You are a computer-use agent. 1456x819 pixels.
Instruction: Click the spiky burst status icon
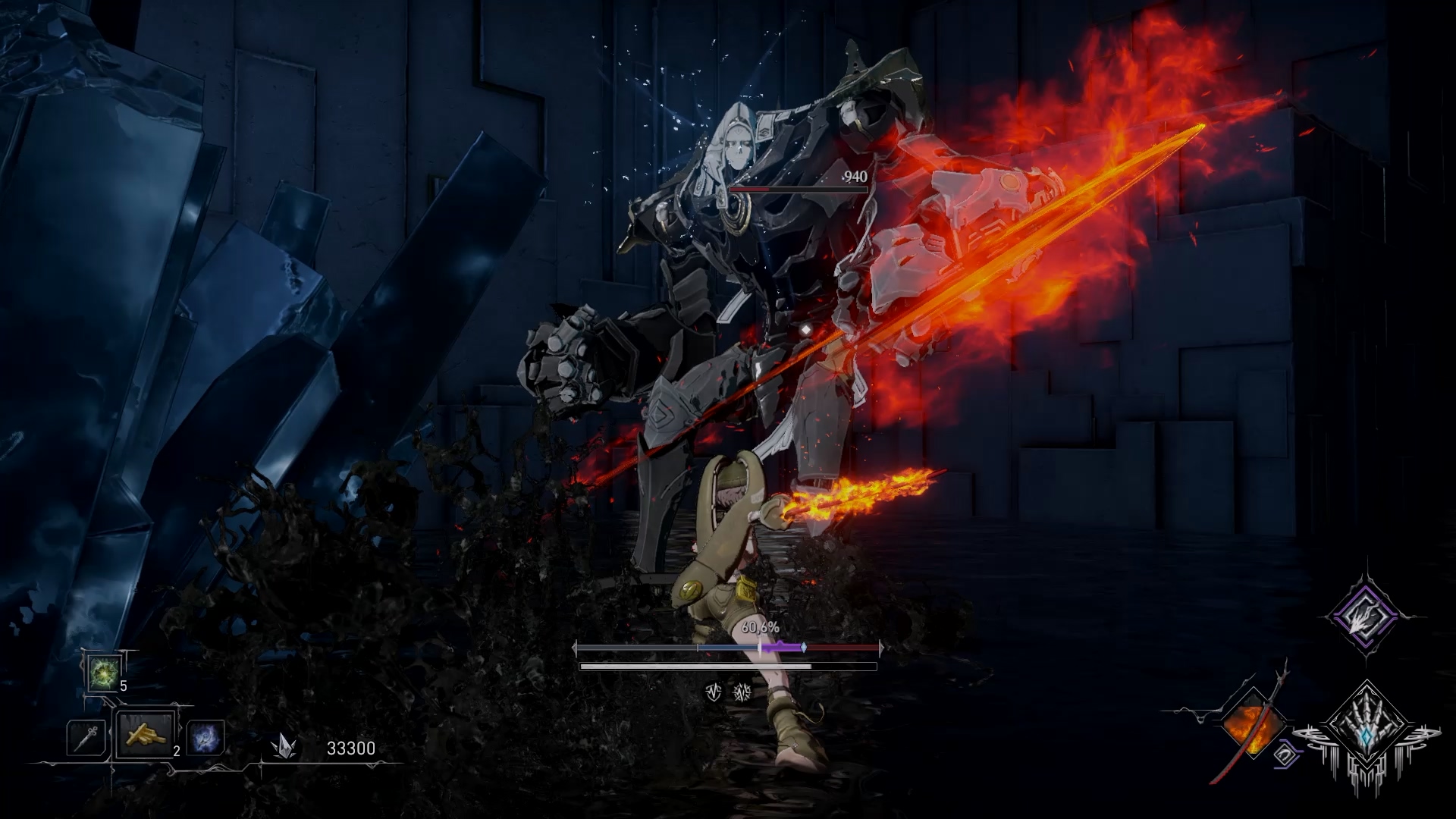tap(742, 692)
